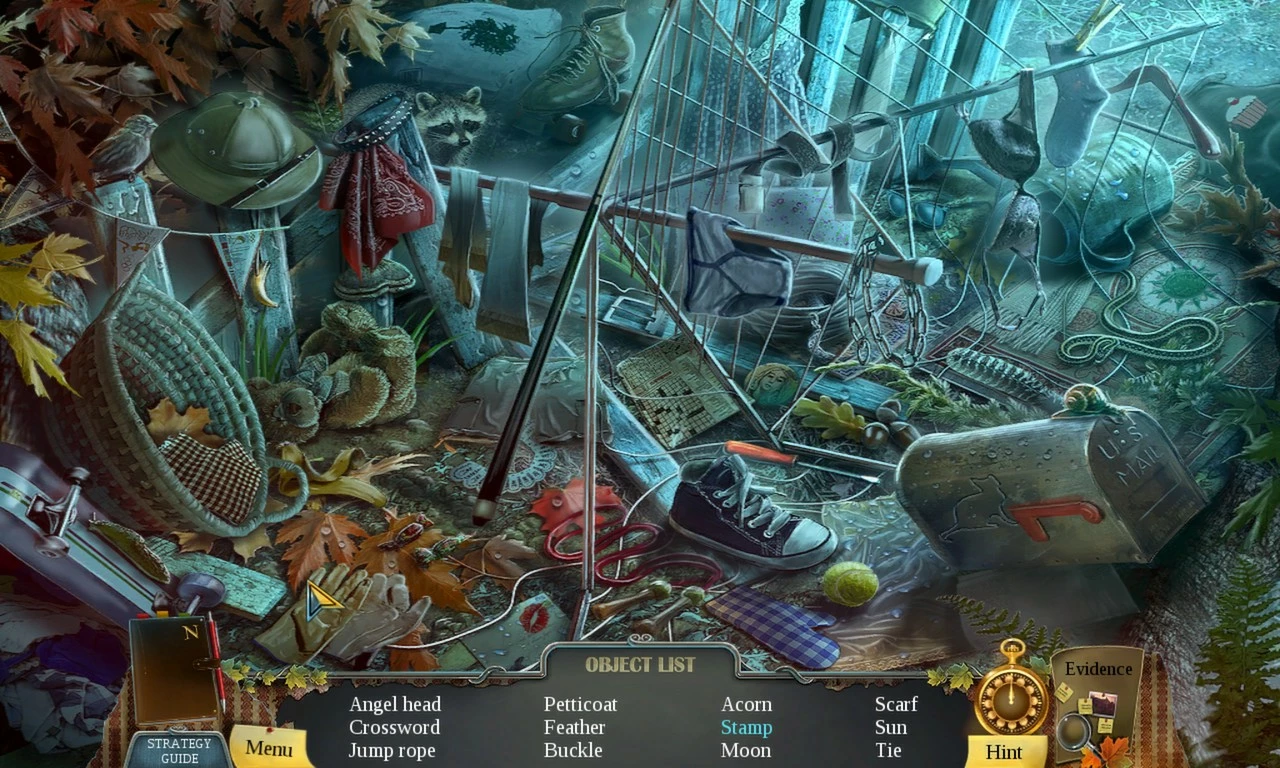Select Jump rope in the object list

click(x=392, y=750)
